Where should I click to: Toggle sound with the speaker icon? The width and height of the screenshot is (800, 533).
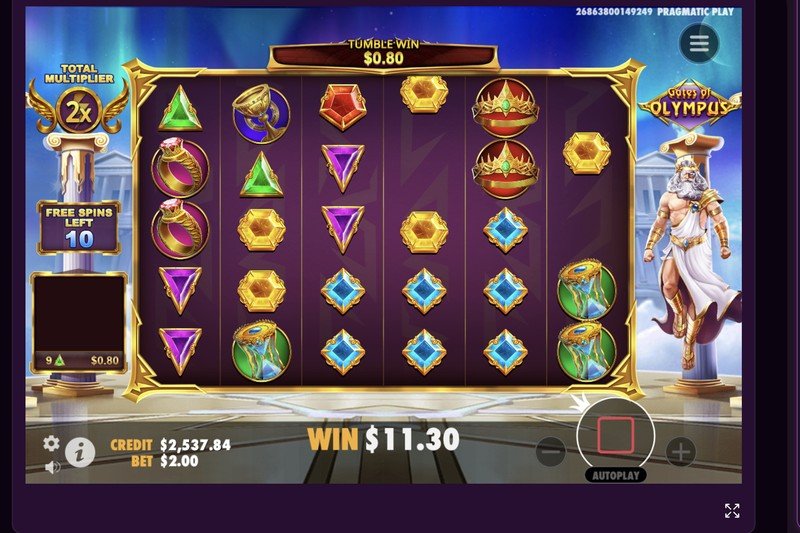(52, 466)
